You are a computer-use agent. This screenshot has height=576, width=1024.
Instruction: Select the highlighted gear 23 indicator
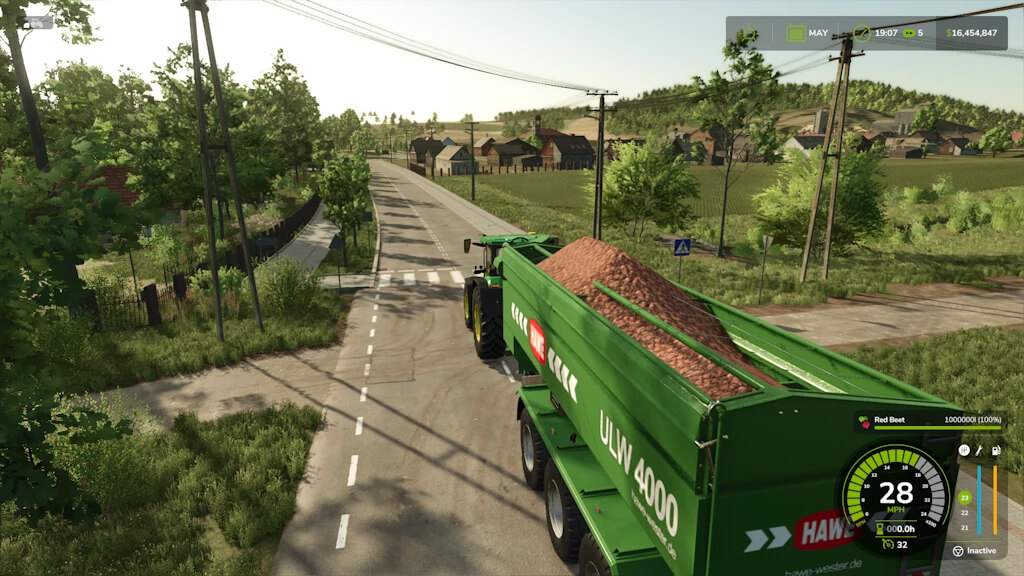[964, 497]
